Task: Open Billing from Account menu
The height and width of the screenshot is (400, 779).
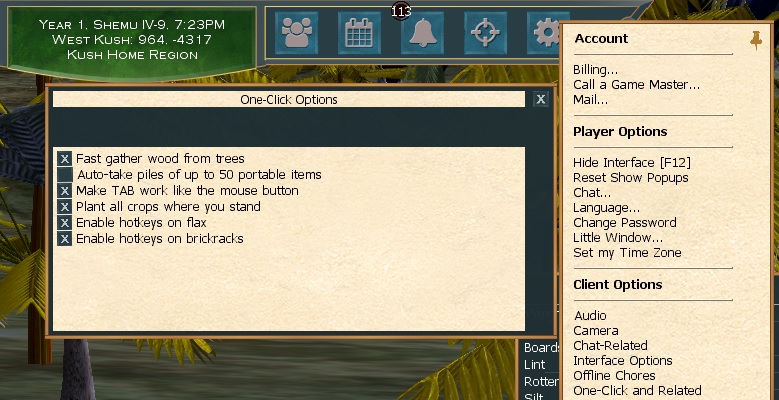Action: (595, 70)
